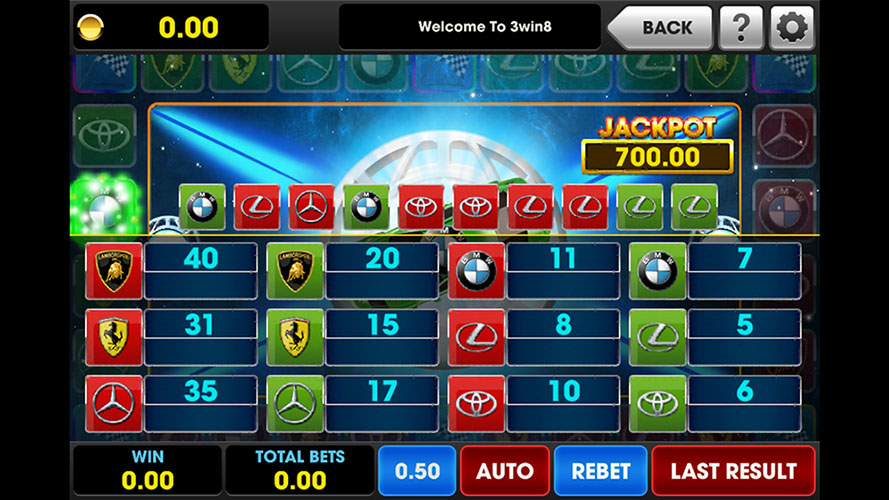Select the 0.50 bet chip button
This screenshot has height=500, width=889.
click(x=415, y=470)
